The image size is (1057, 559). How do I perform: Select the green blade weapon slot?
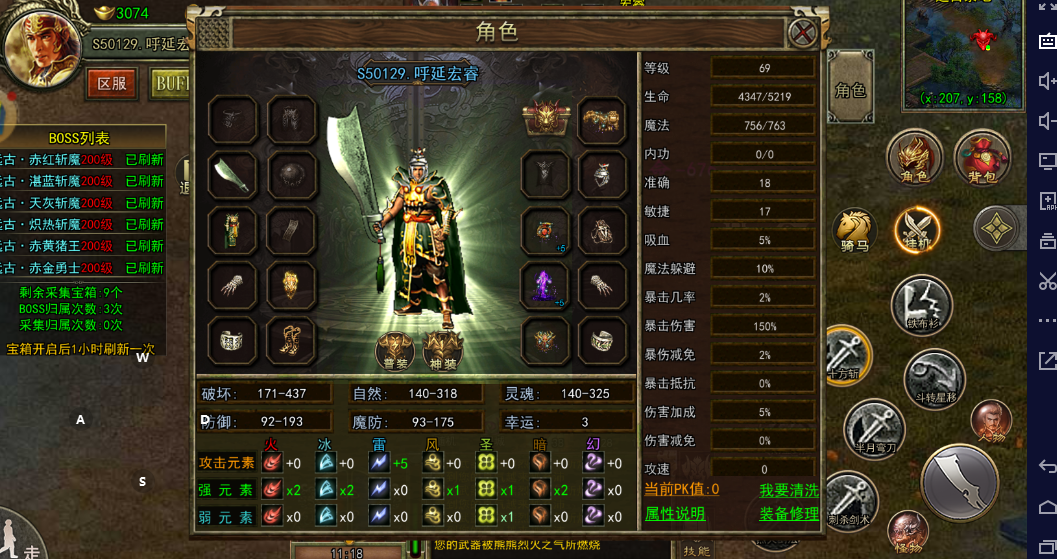[233, 175]
